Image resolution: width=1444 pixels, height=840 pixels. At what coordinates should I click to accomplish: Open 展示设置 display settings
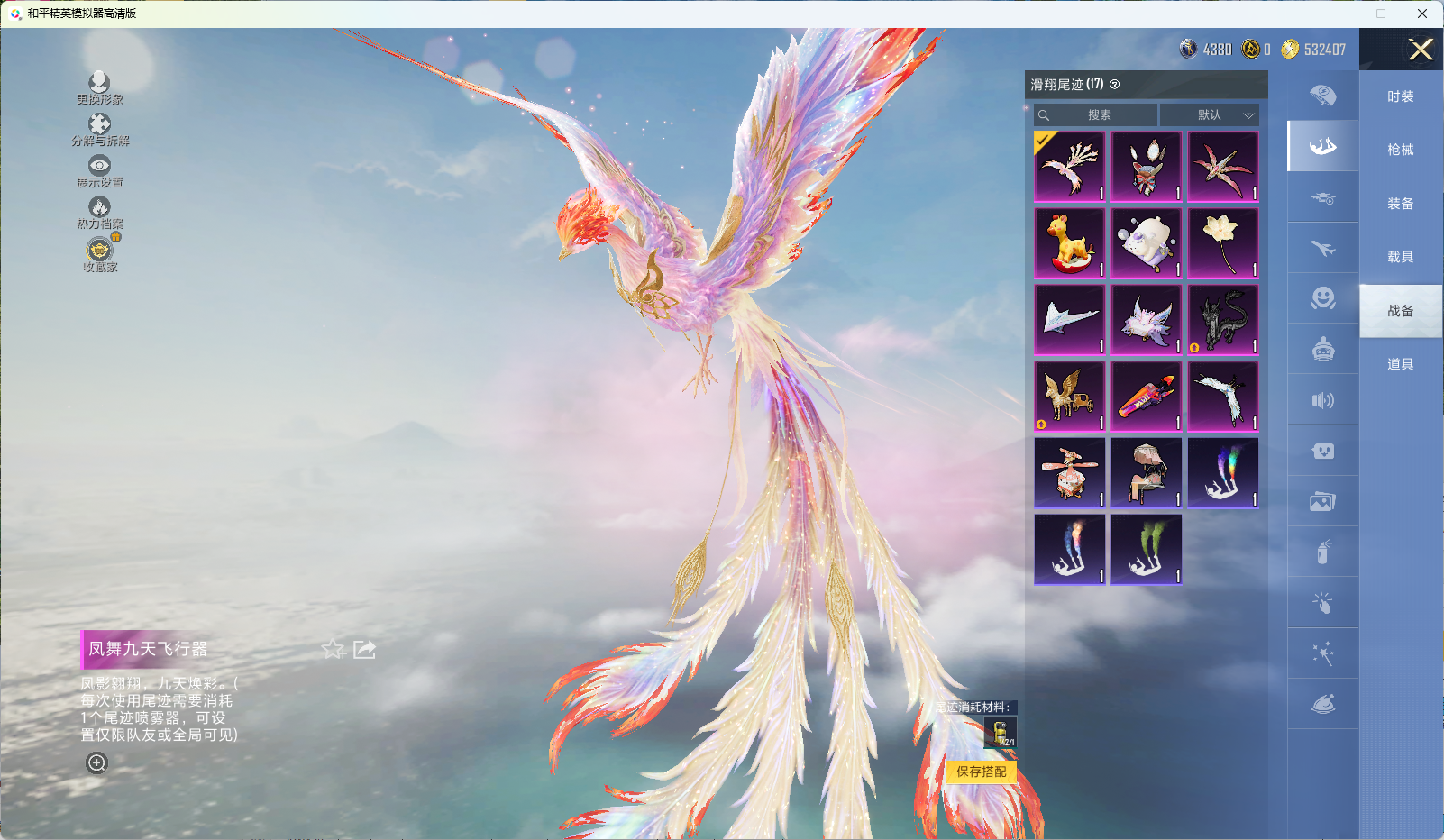[99, 171]
